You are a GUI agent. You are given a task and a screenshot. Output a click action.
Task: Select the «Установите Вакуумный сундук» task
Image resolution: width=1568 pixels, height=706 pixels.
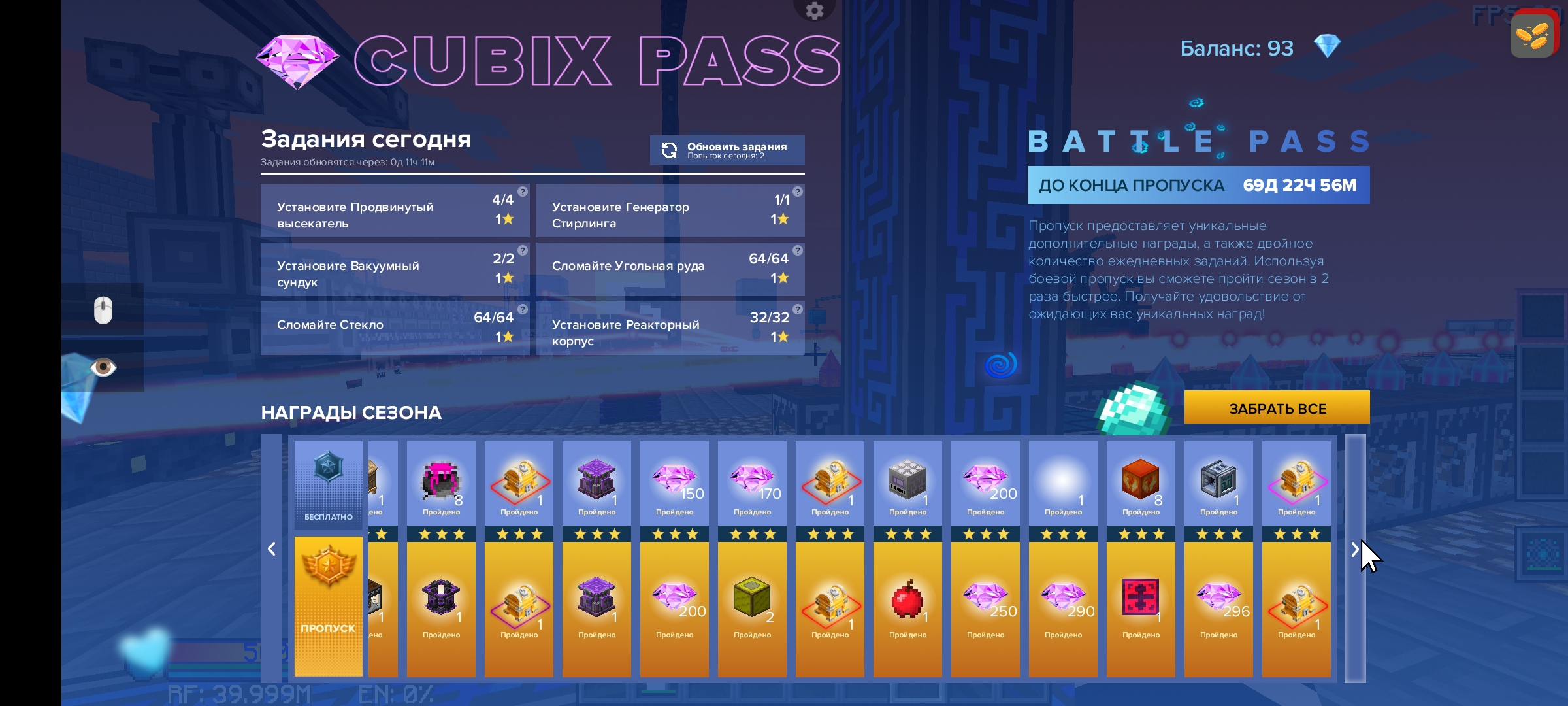[x=395, y=270]
